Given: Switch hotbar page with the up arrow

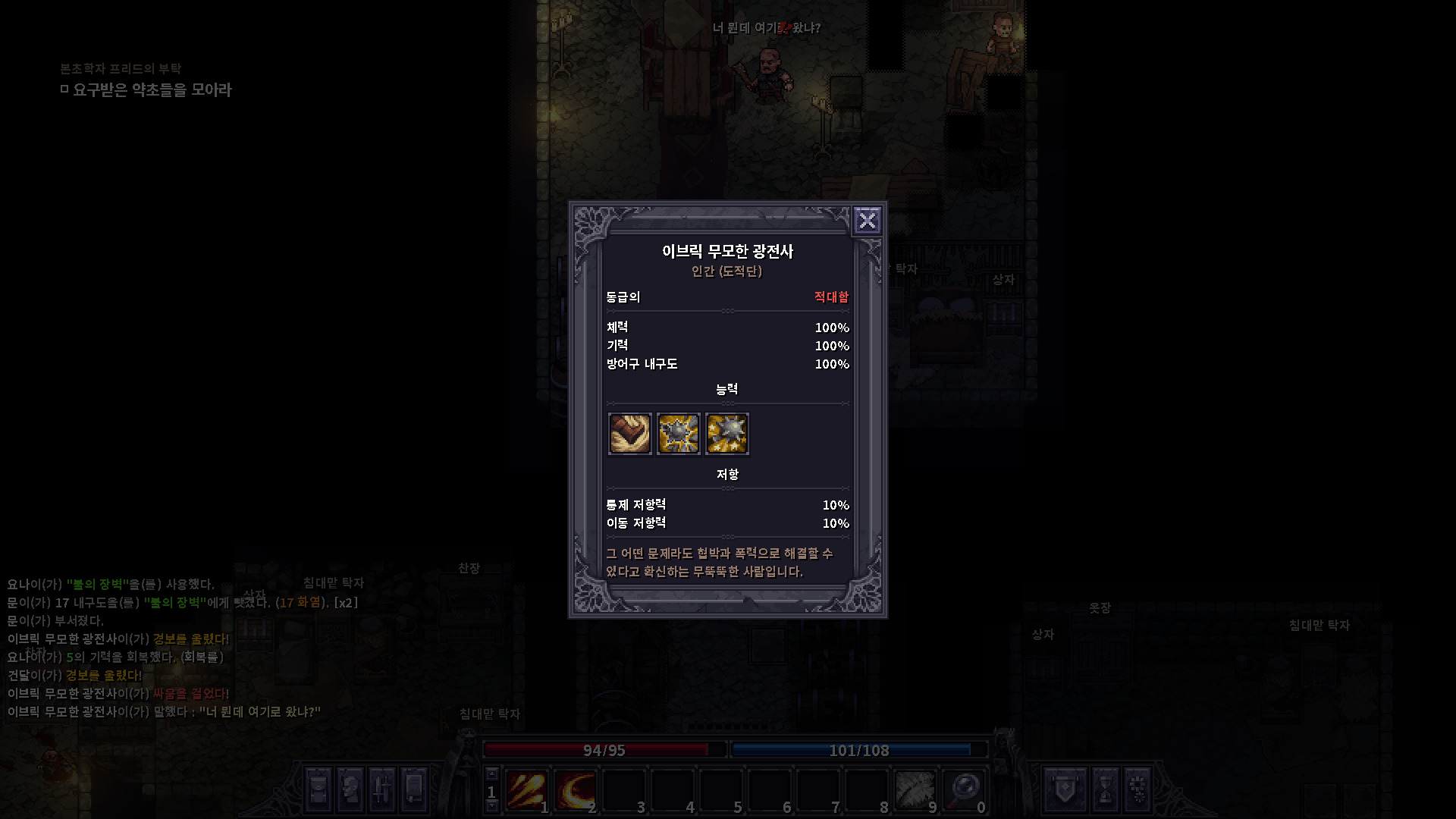Looking at the screenshot, I should pos(491,774).
